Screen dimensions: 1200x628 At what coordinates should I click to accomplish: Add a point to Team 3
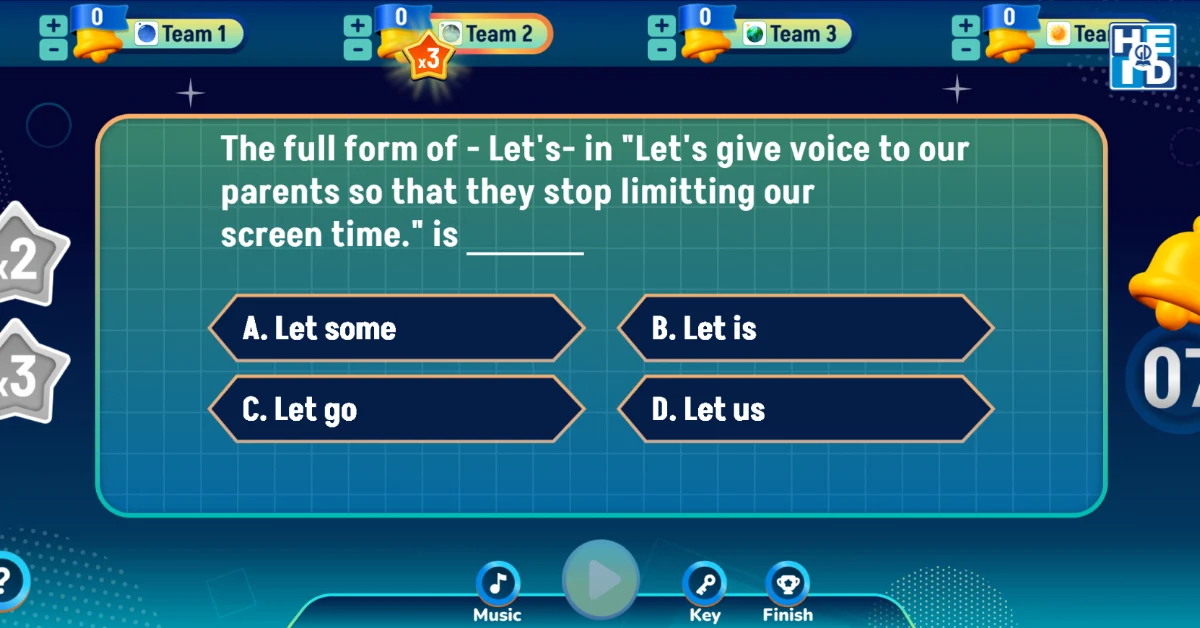pos(661,24)
